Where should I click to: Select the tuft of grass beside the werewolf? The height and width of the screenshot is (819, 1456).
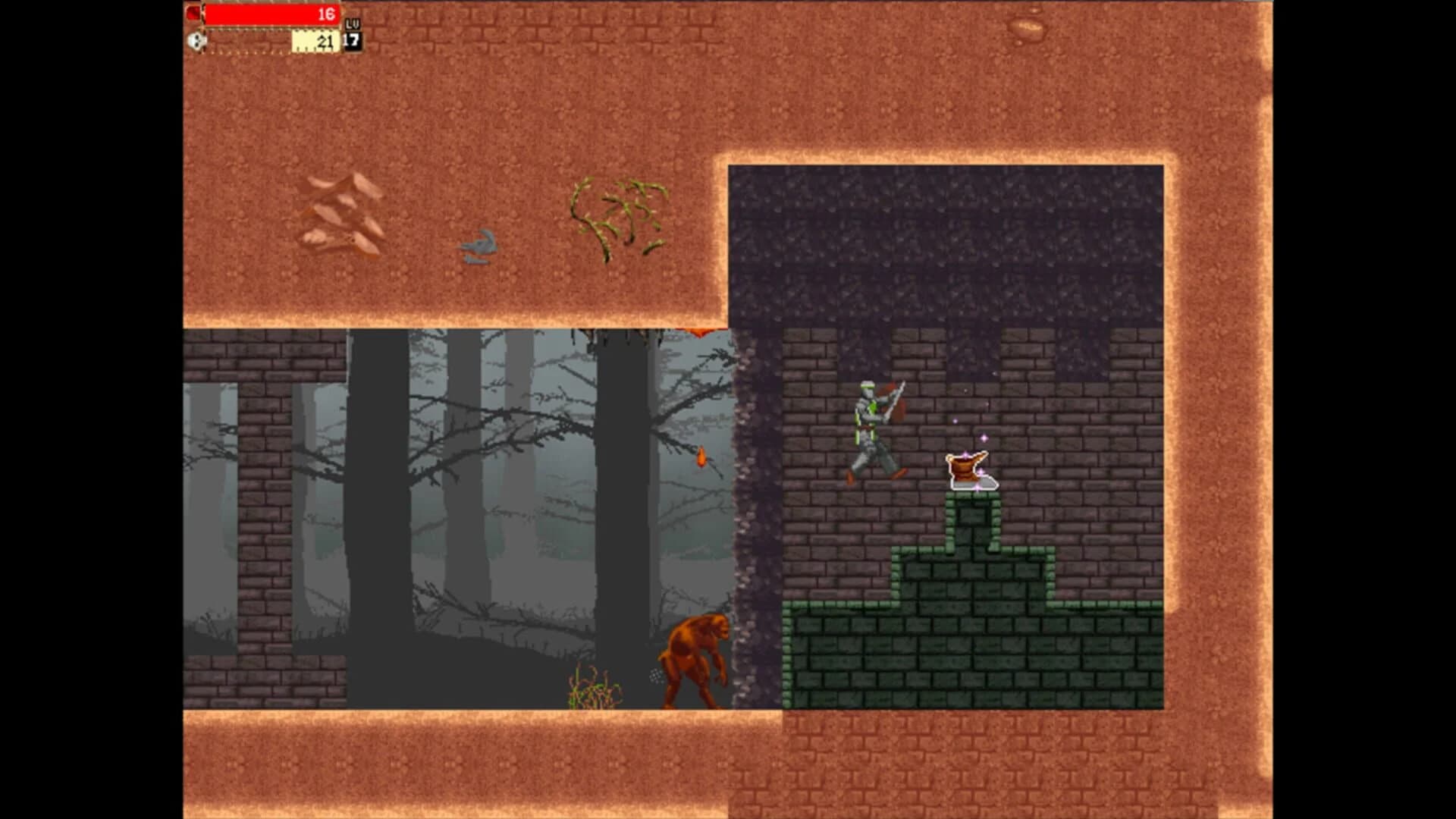click(590, 690)
